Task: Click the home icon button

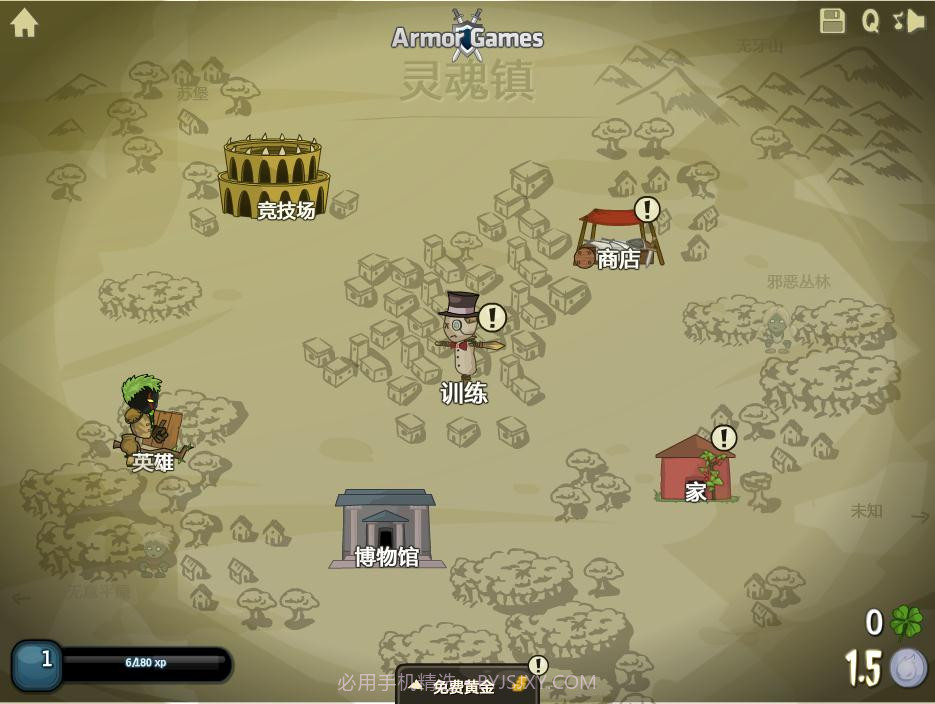Action: point(24,23)
